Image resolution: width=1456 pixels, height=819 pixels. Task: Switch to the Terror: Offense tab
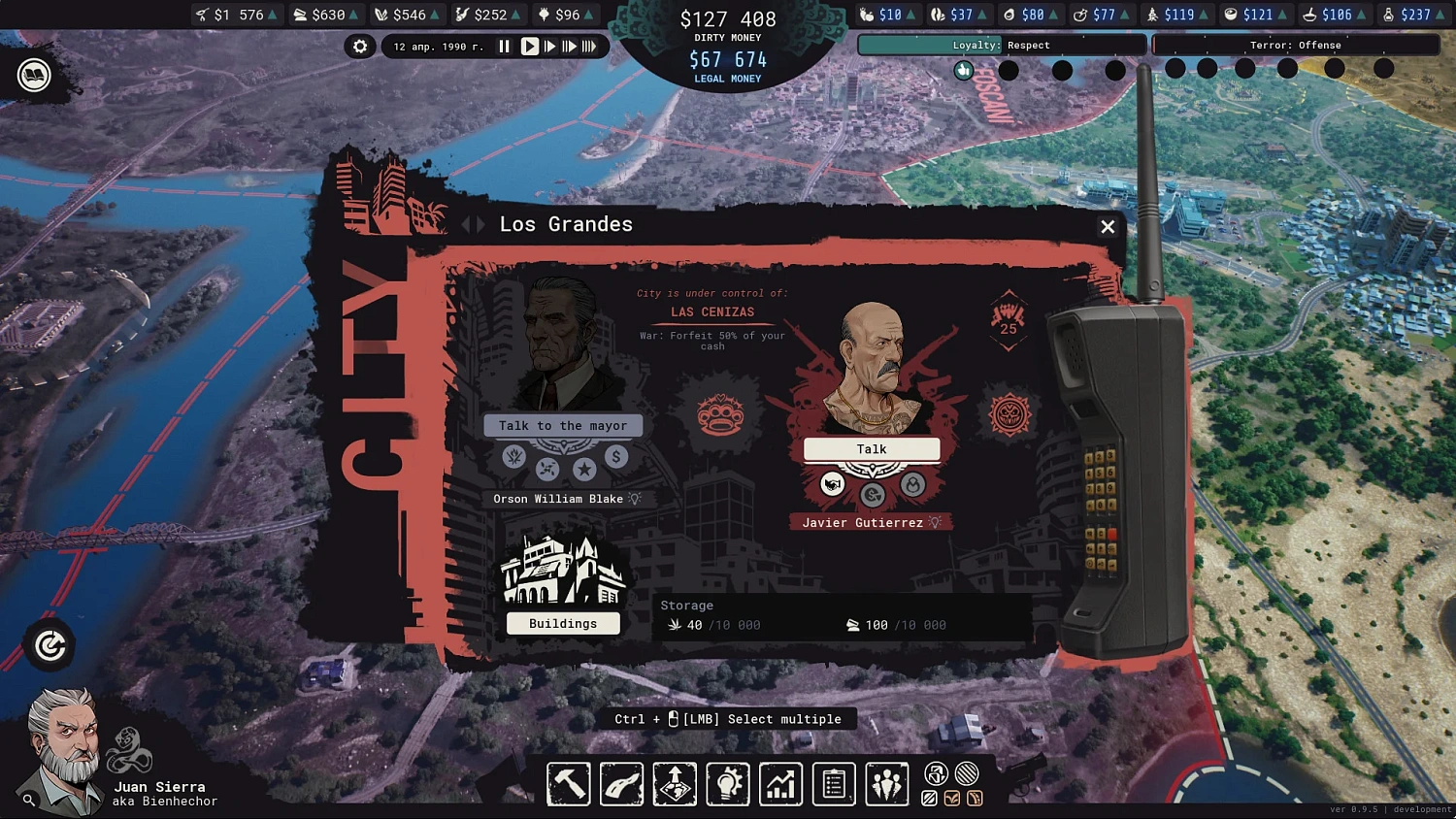coord(1296,45)
